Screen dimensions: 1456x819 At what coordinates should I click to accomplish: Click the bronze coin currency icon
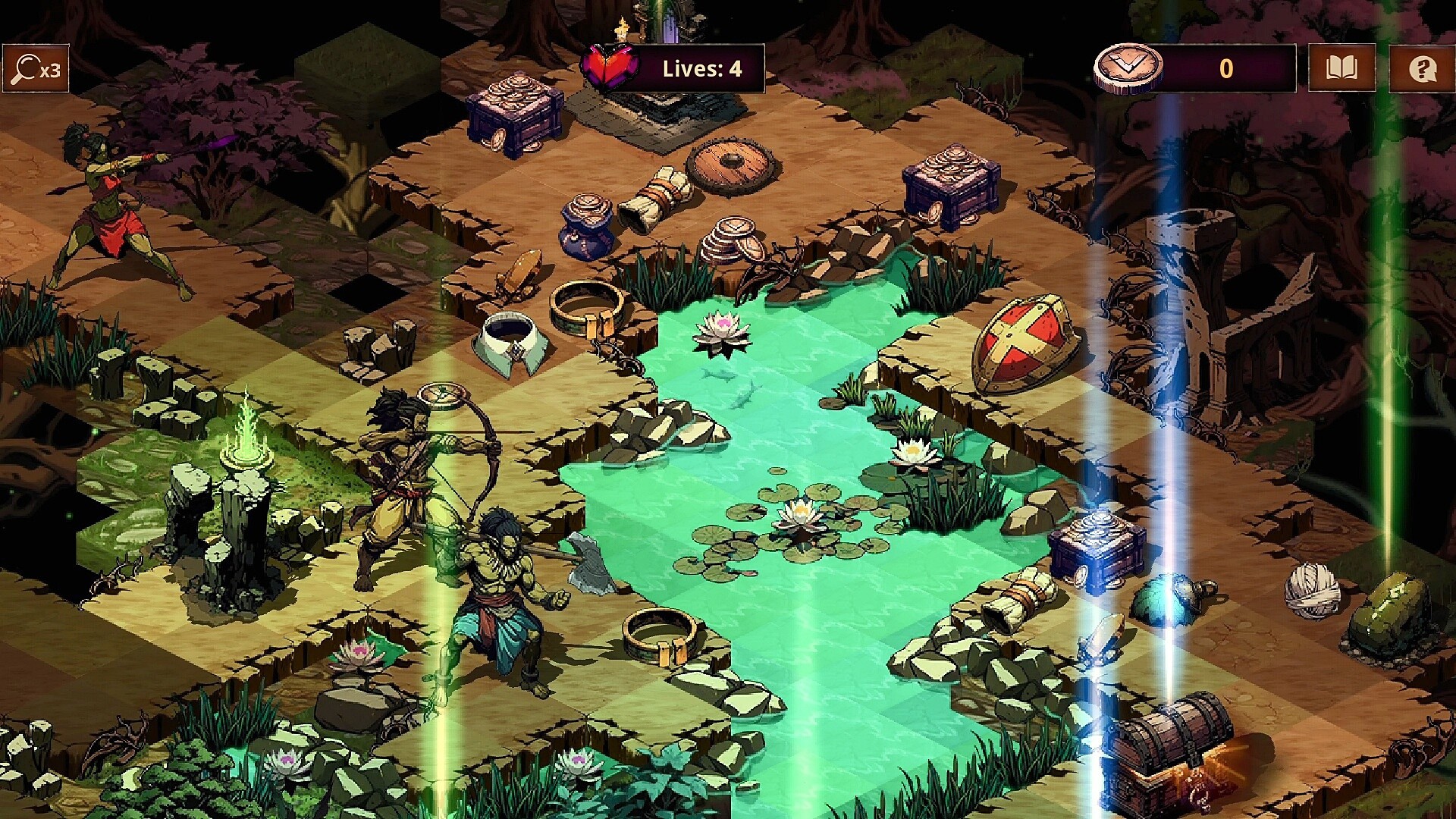1128,68
